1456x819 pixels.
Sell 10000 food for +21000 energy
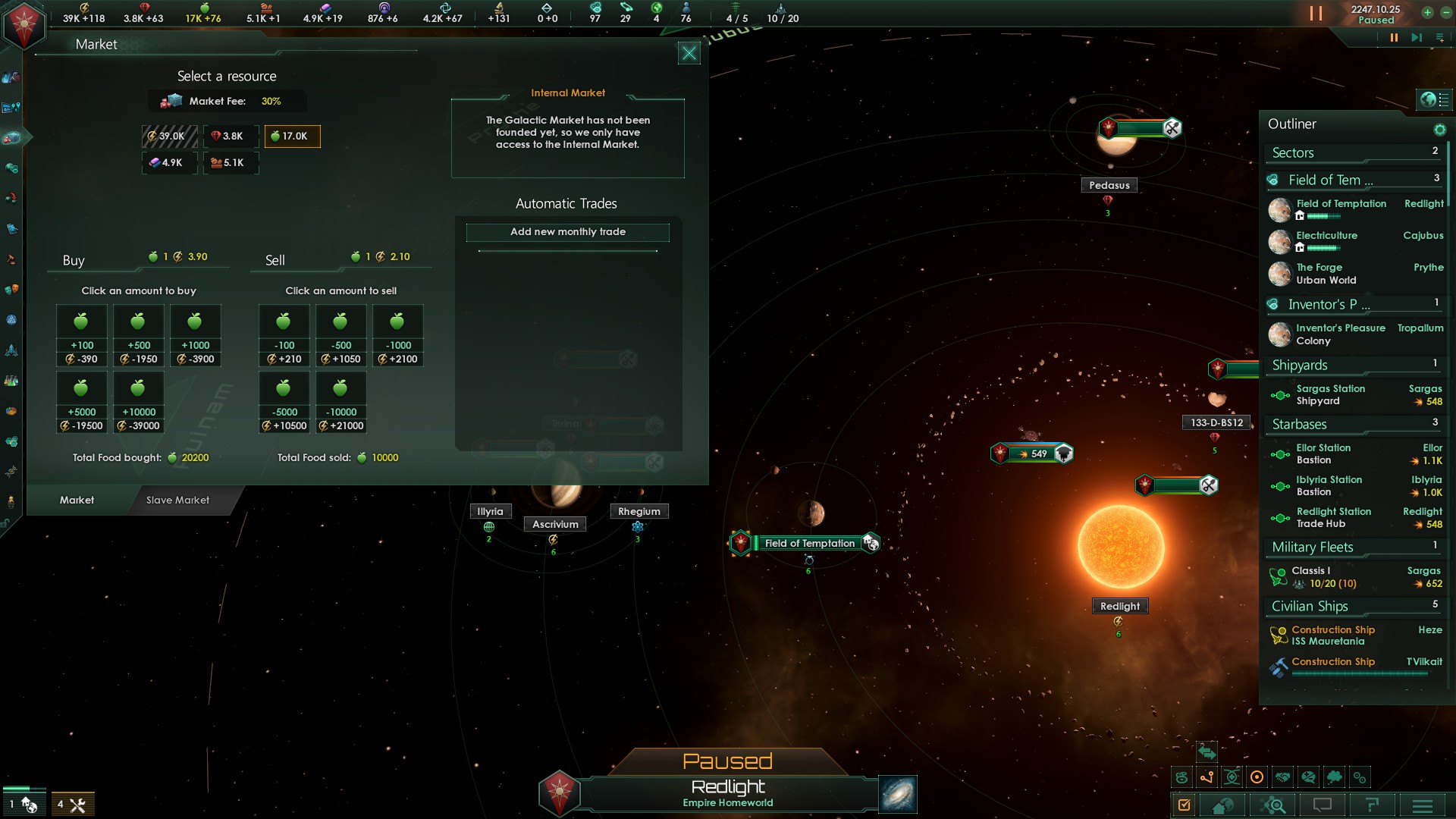(340, 402)
